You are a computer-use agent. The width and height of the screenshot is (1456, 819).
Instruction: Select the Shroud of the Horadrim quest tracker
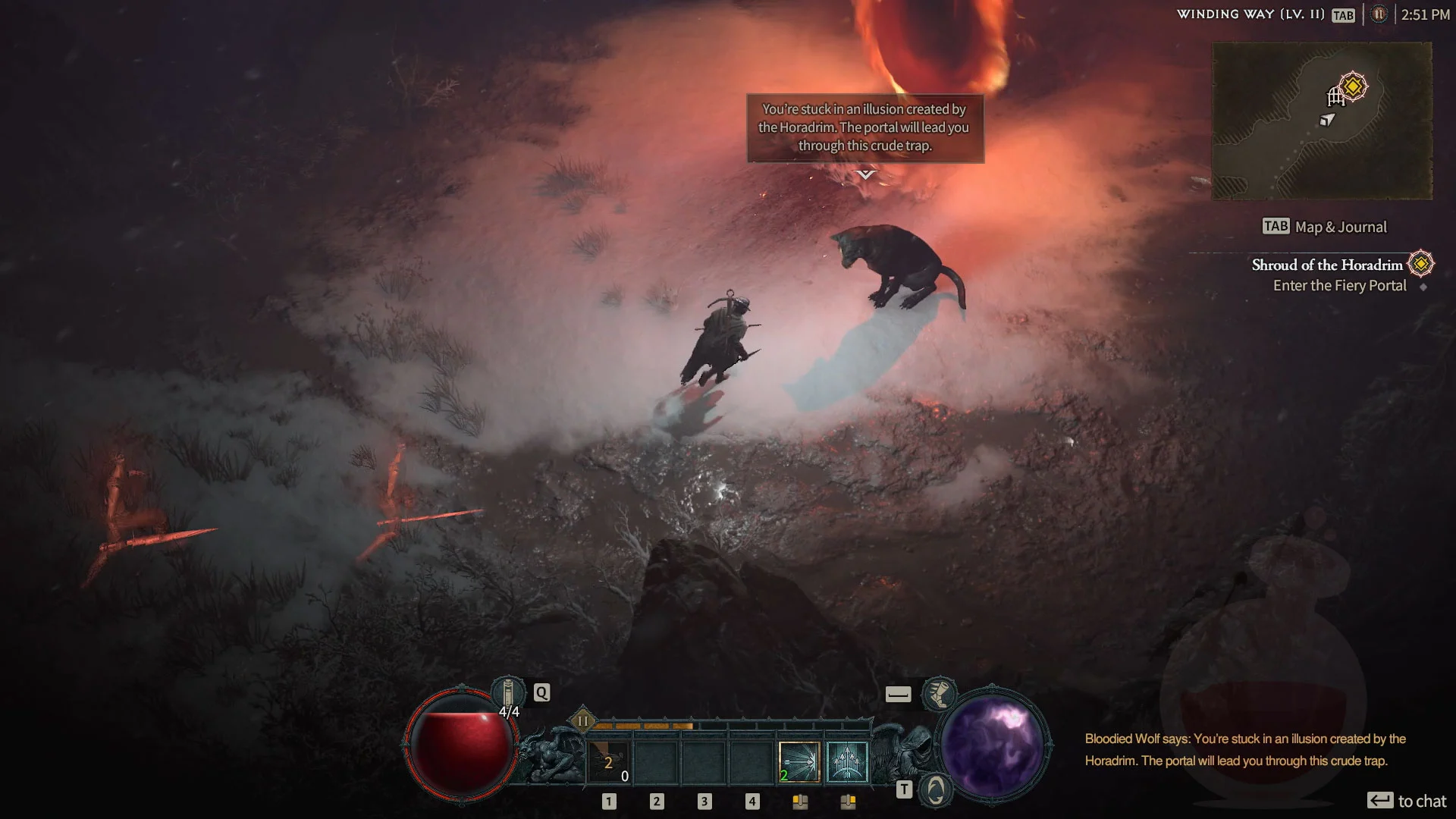tap(1327, 265)
